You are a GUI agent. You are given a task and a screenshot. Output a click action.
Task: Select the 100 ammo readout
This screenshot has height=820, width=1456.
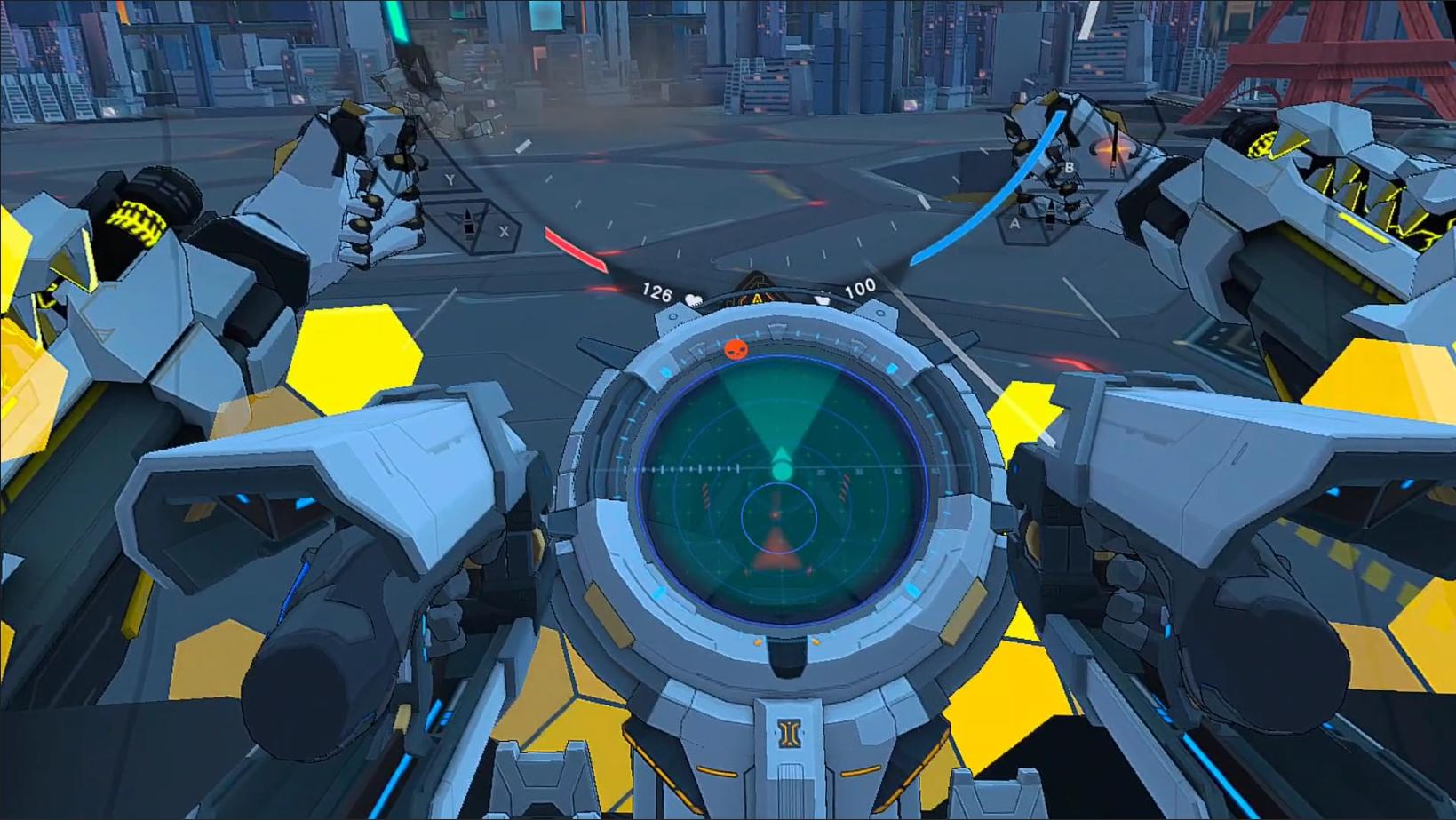(x=859, y=287)
